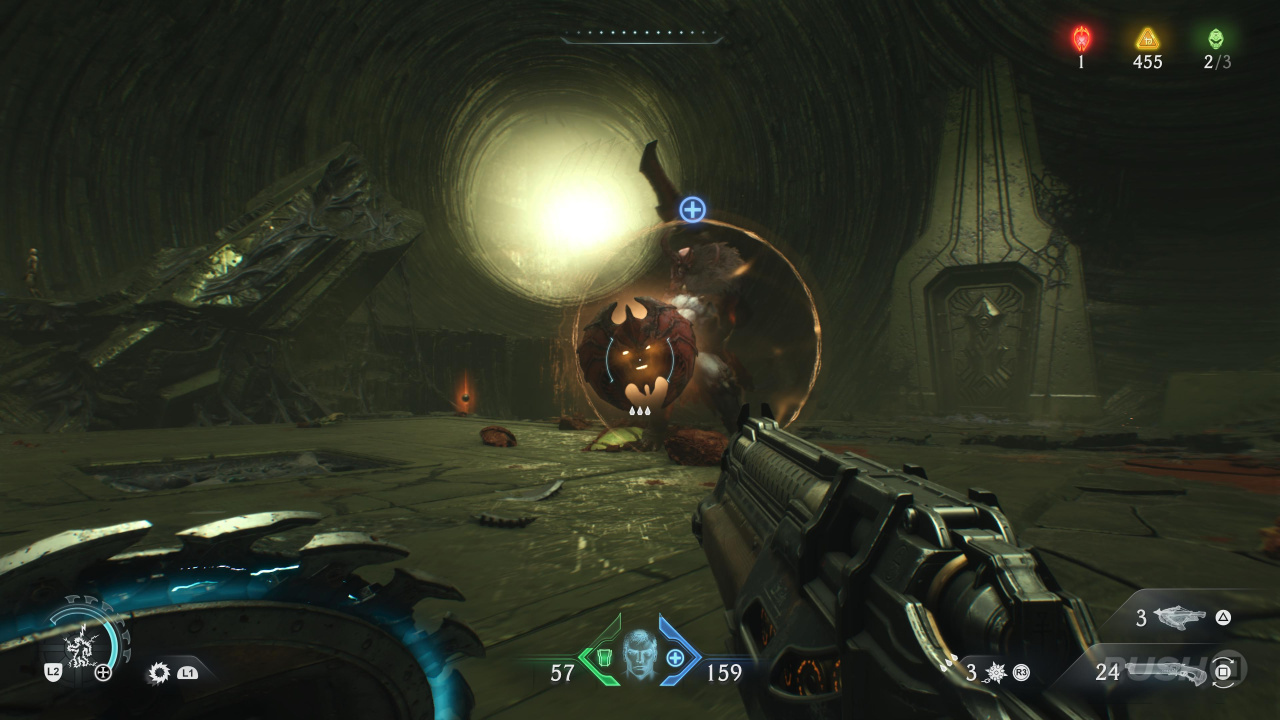Viewport: 1280px width, 720px height.
Task: Click the green armor icon
Action: (604, 657)
